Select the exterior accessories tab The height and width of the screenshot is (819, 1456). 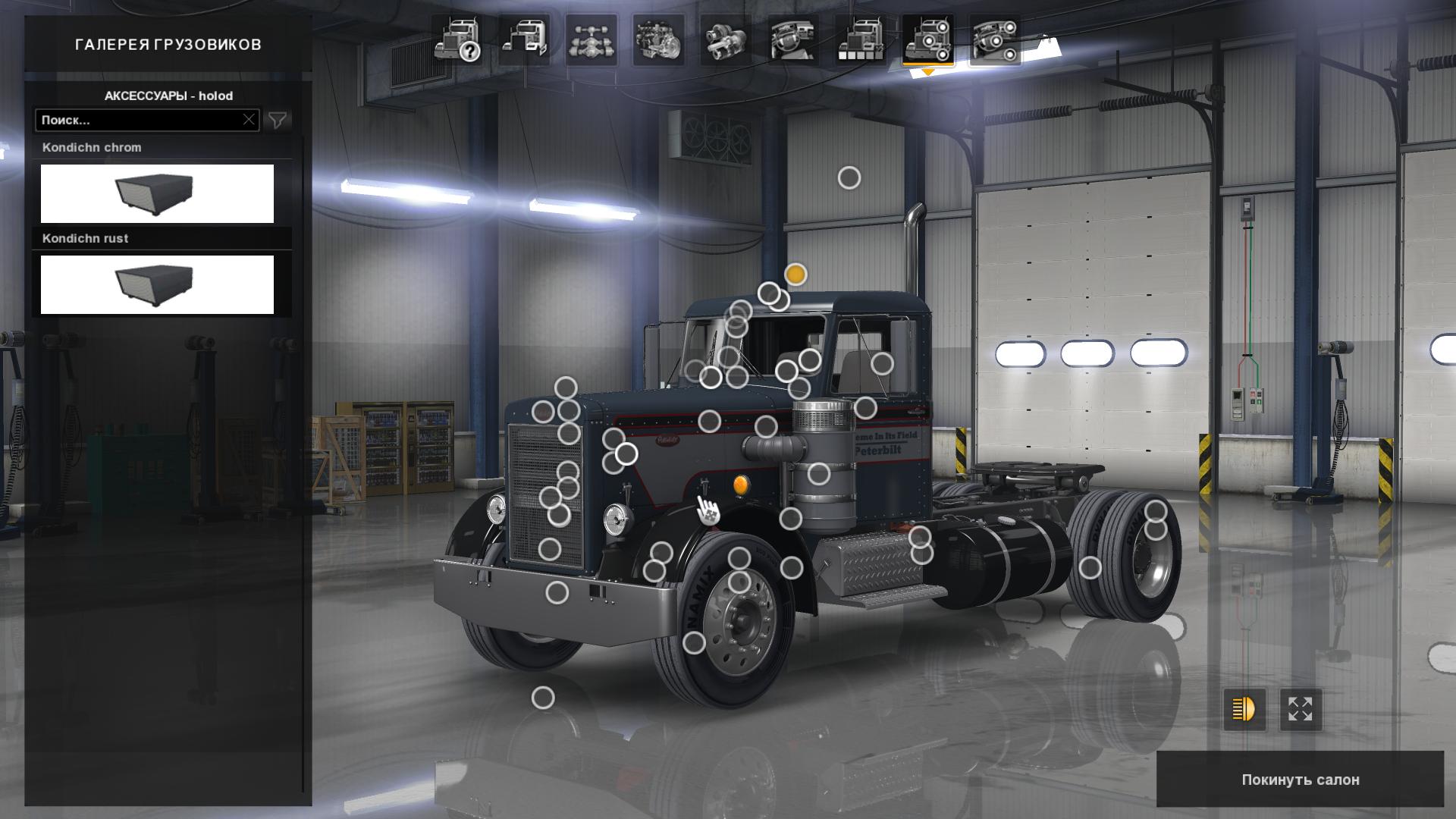coord(927,40)
